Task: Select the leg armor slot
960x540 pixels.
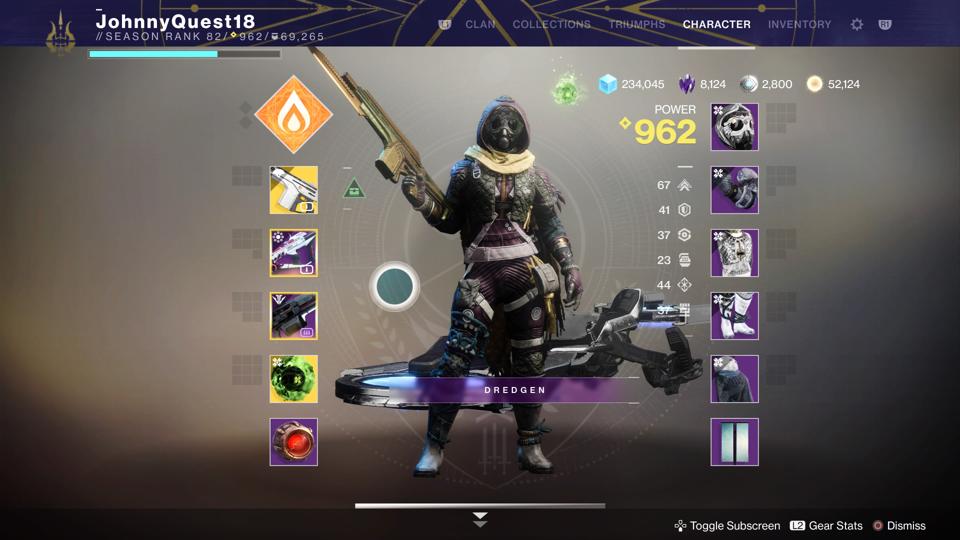Action: [x=734, y=316]
